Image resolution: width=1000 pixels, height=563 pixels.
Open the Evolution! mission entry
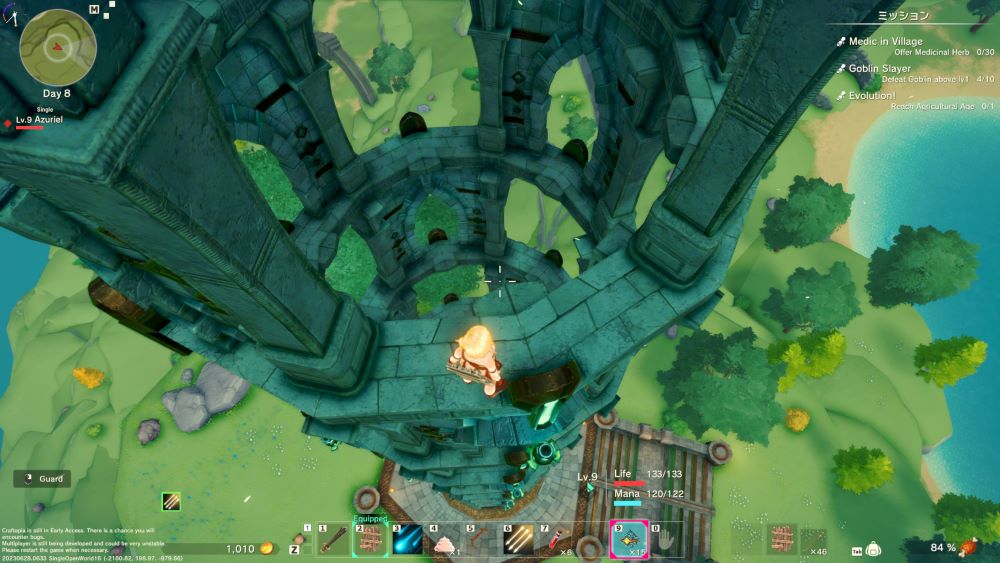coord(871,96)
